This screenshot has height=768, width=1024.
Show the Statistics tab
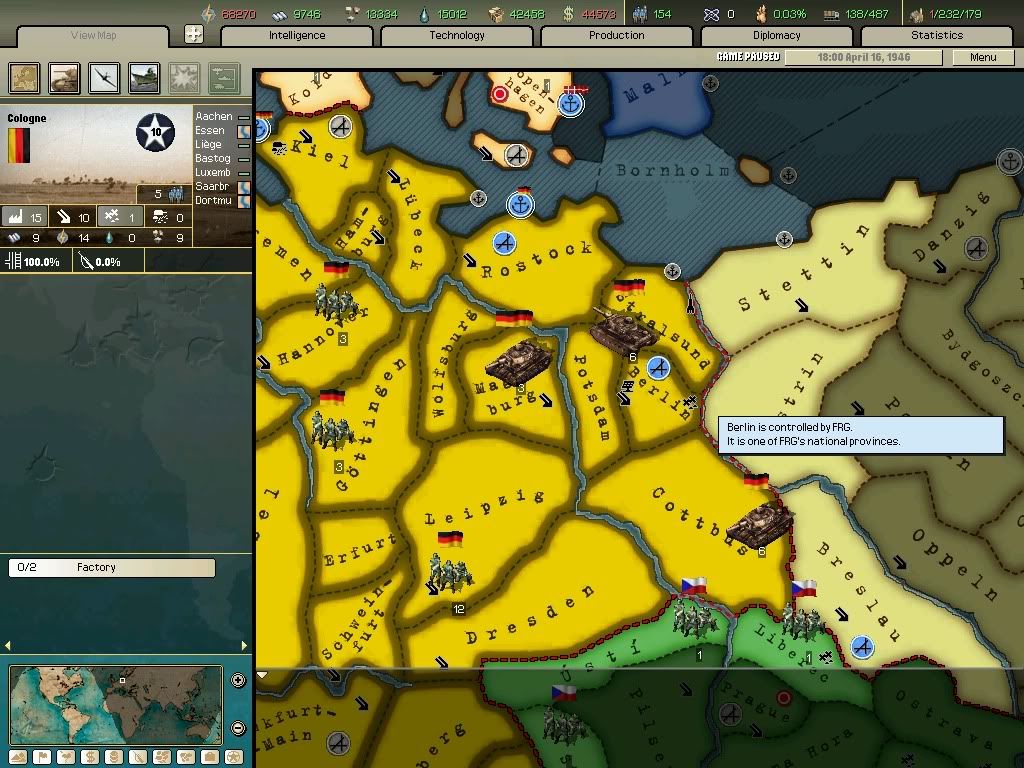click(x=937, y=35)
